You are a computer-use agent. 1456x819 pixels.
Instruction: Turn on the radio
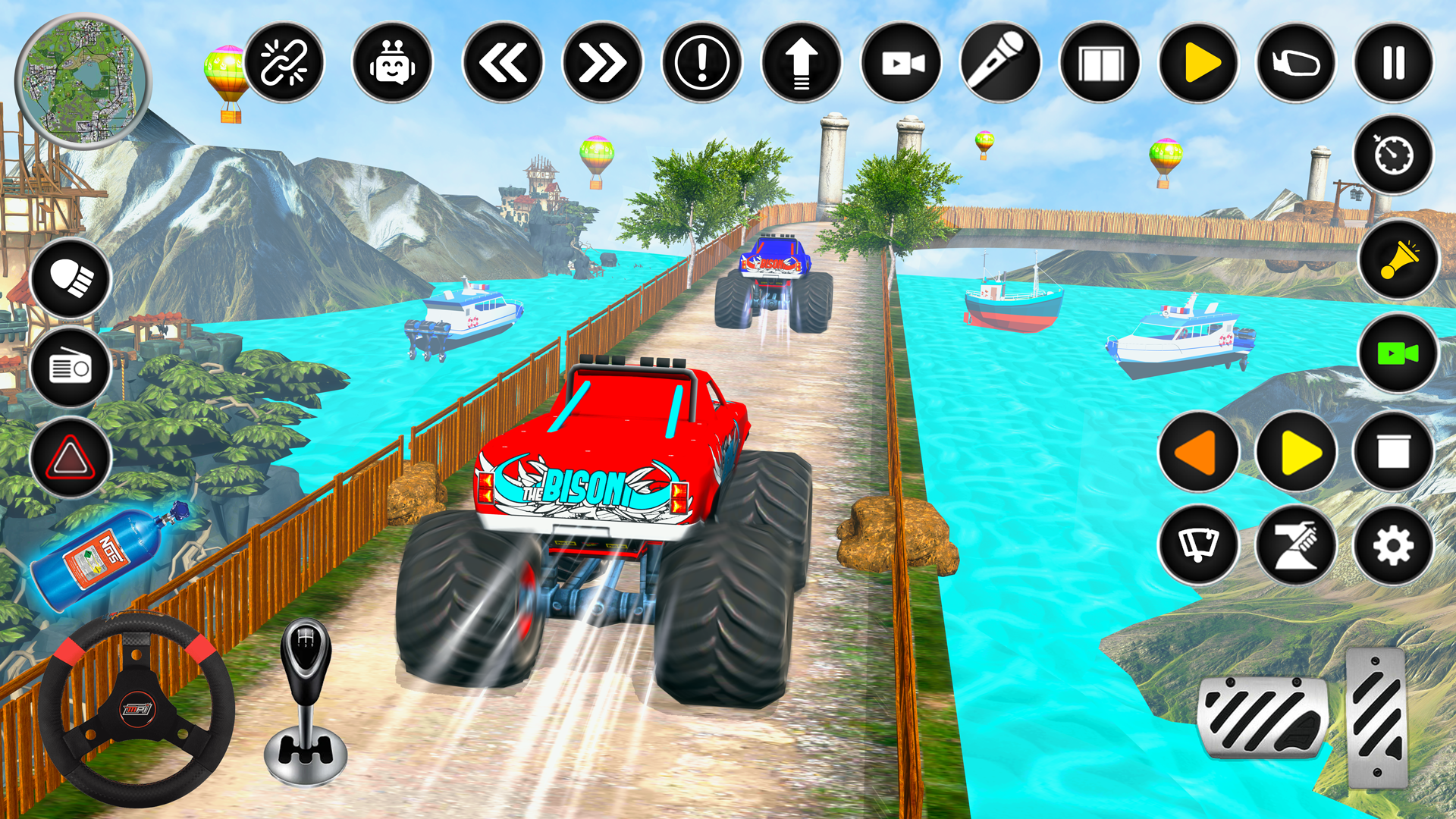(71, 368)
